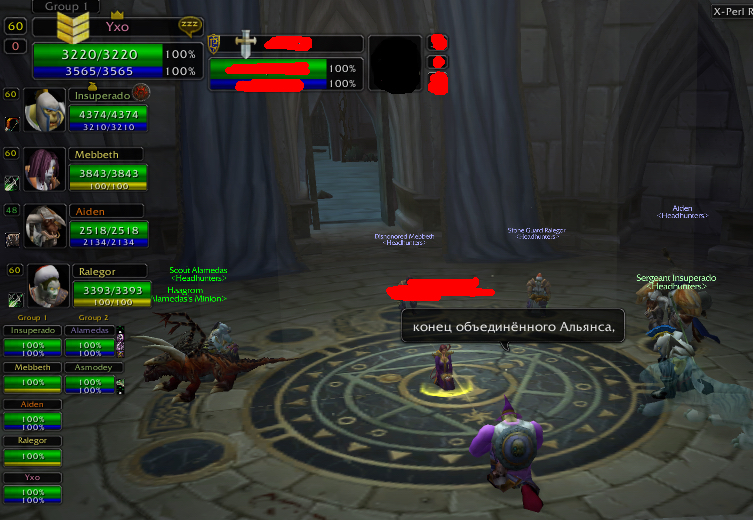Click the Group 1 tab above player frame
Image resolution: width=753 pixels, height=520 pixels.
tap(69, 6)
